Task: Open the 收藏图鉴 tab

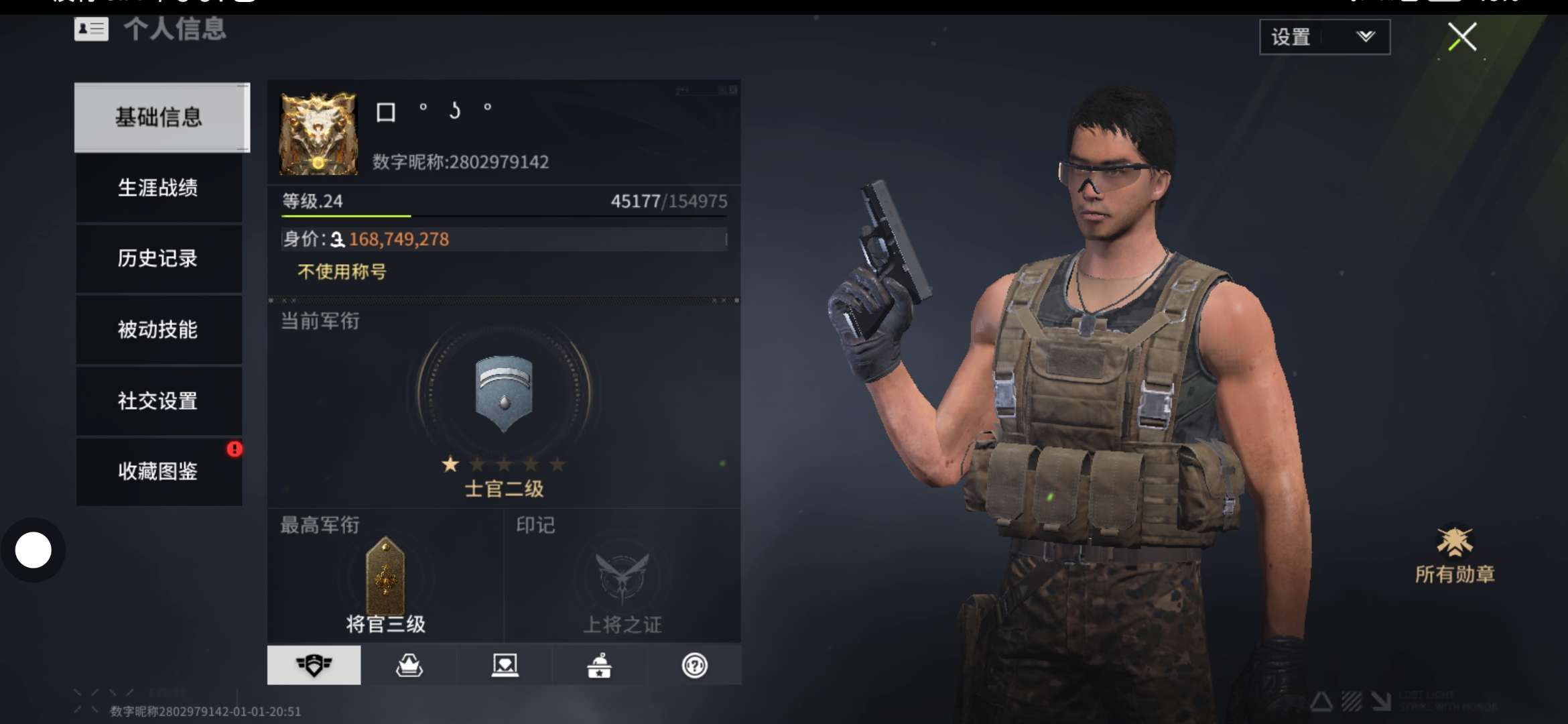Action: point(158,471)
